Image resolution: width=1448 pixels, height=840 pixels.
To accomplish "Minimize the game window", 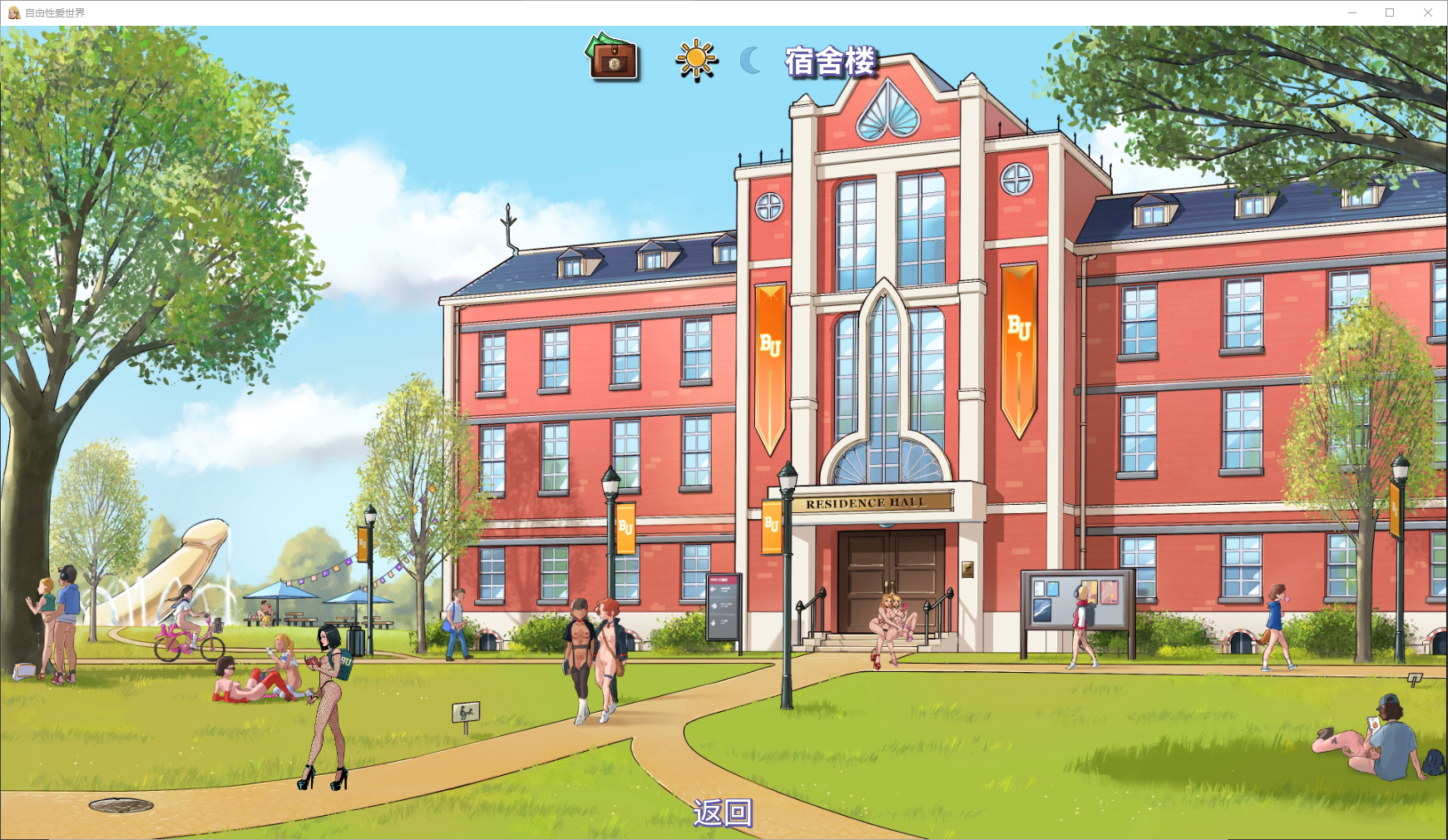I will pyautogui.click(x=1352, y=12).
